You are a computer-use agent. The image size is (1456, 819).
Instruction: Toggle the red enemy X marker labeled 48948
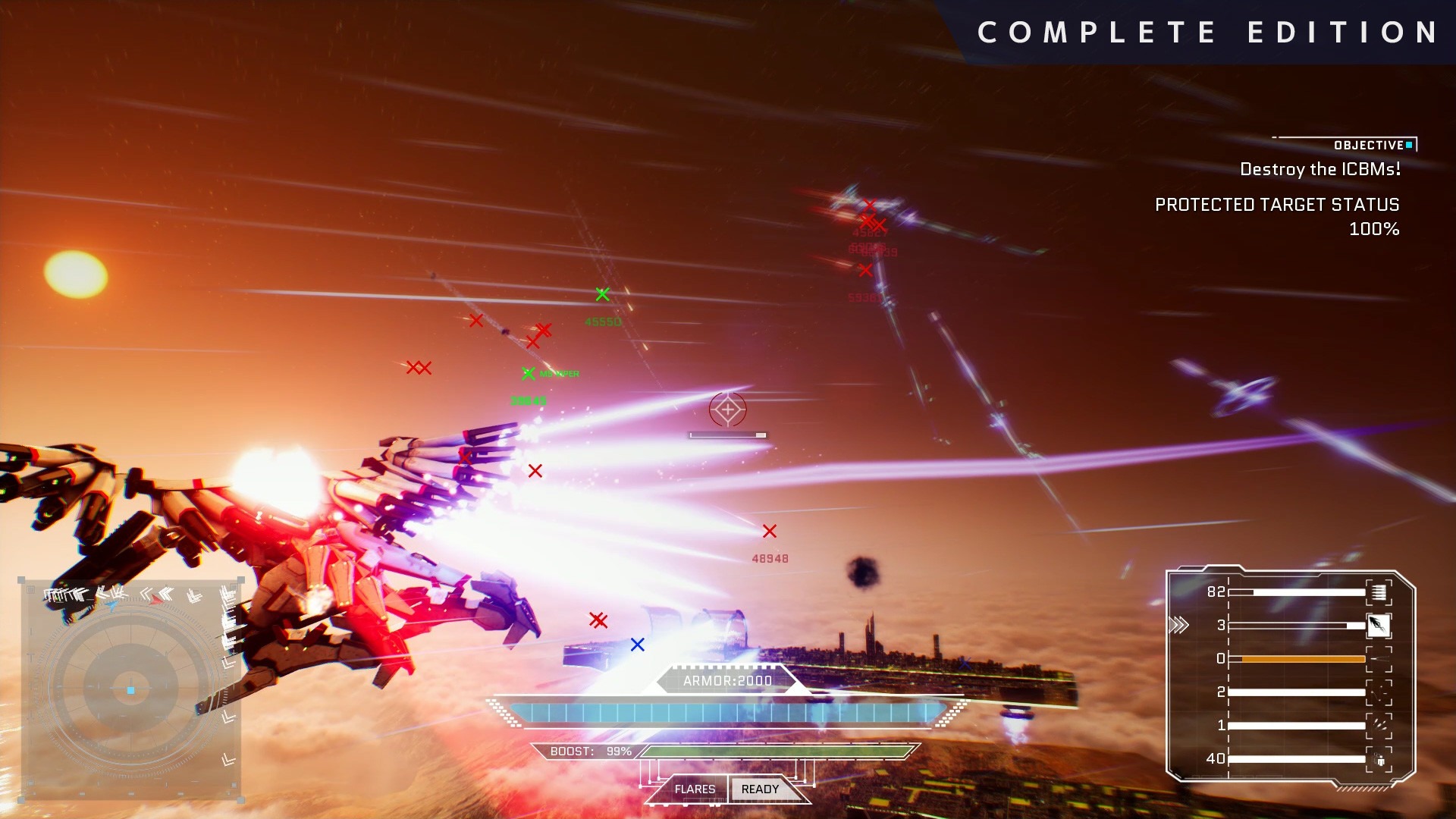(770, 532)
